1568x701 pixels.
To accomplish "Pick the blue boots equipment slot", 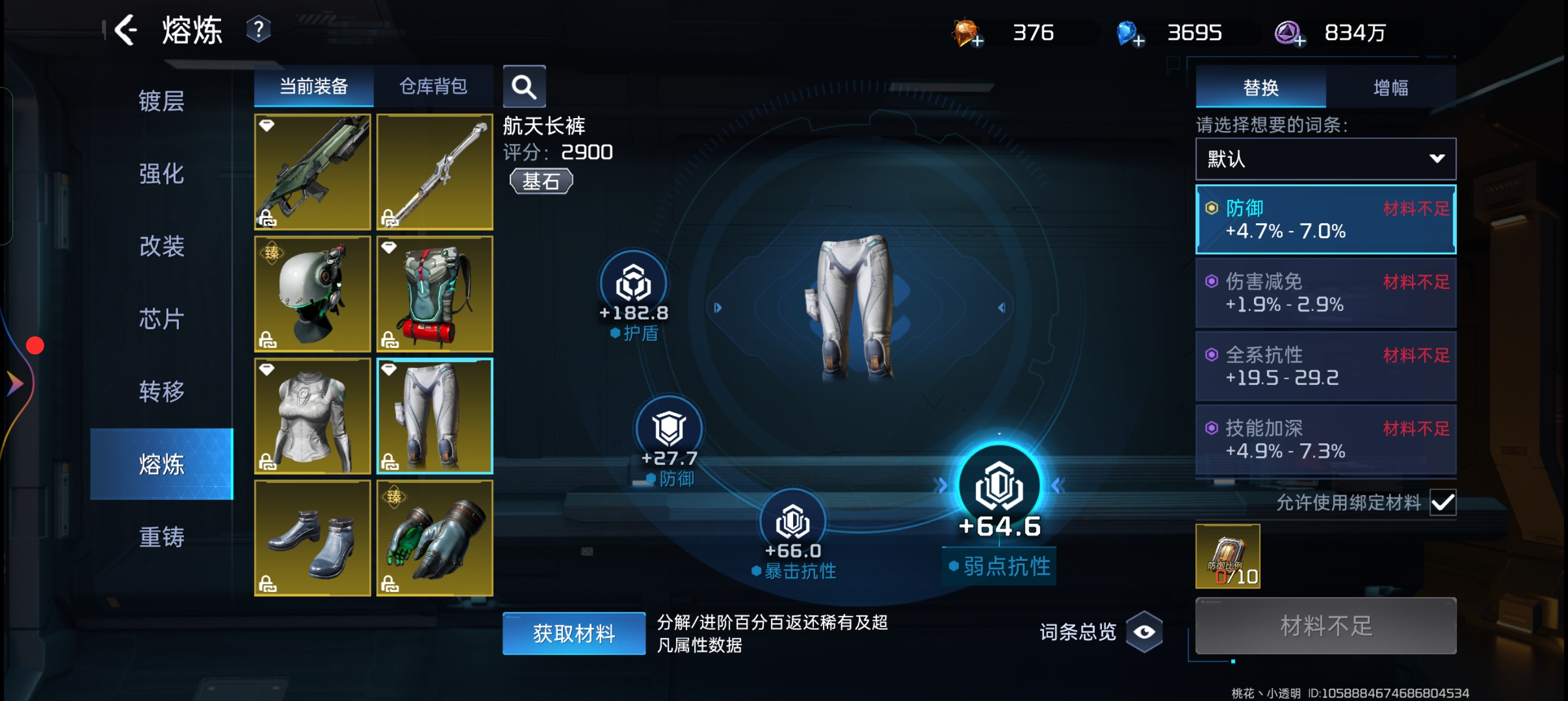I will coord(312,538).
